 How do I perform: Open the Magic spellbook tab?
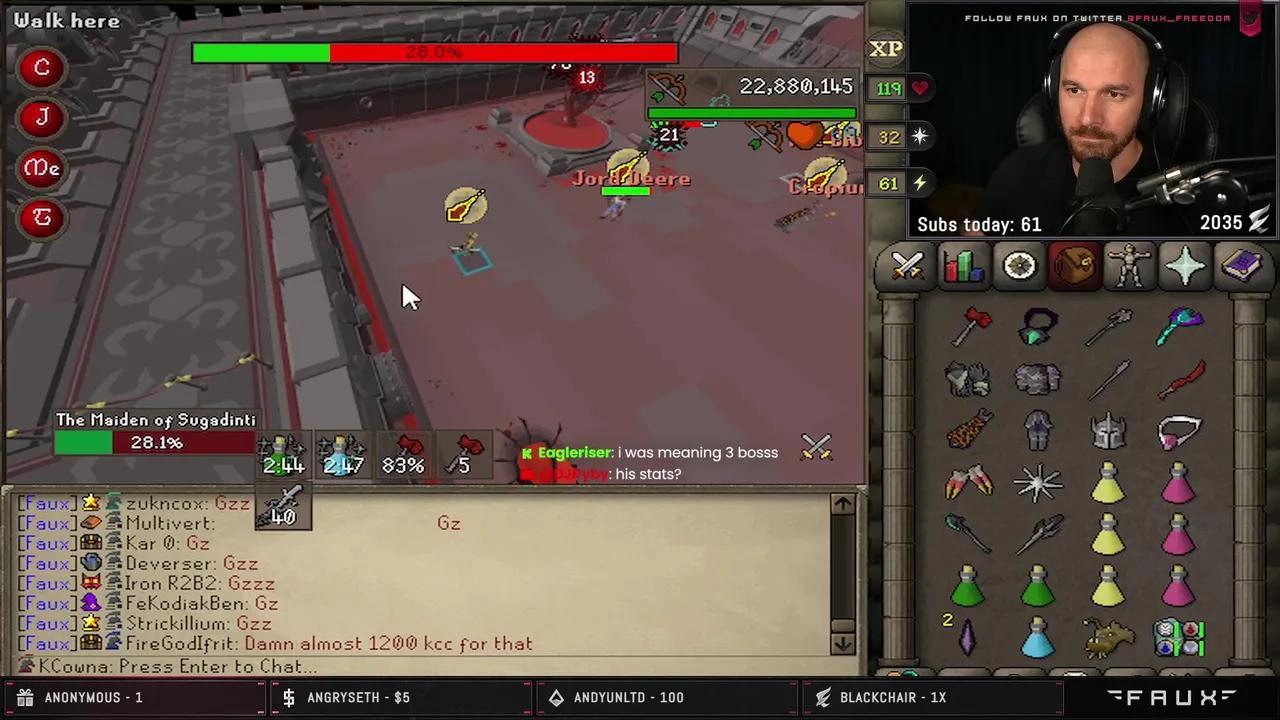click(x=1241, y=264)
